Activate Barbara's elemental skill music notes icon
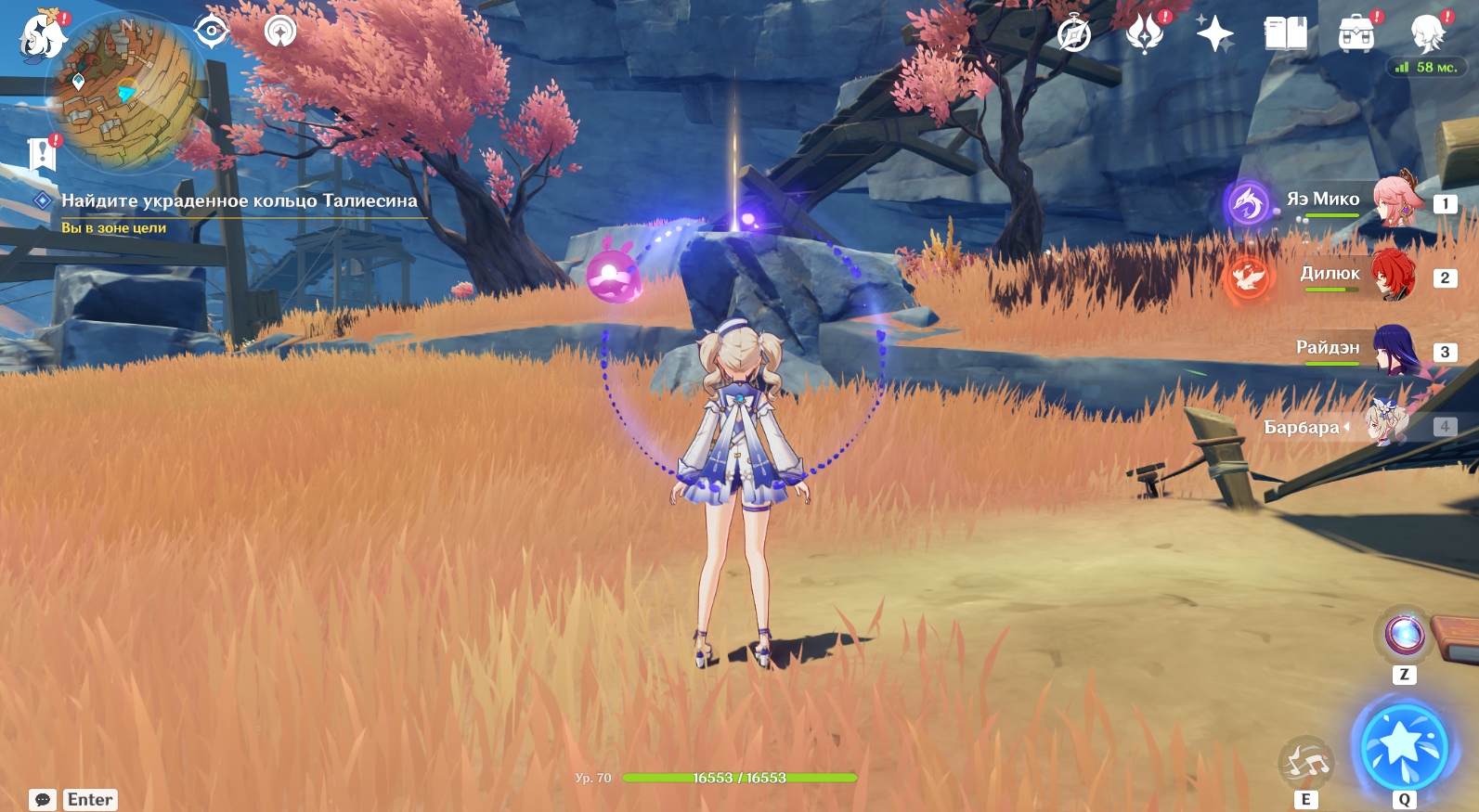Image resolution: width=1479 pixels, height=812 pixels. [1305, 763]
